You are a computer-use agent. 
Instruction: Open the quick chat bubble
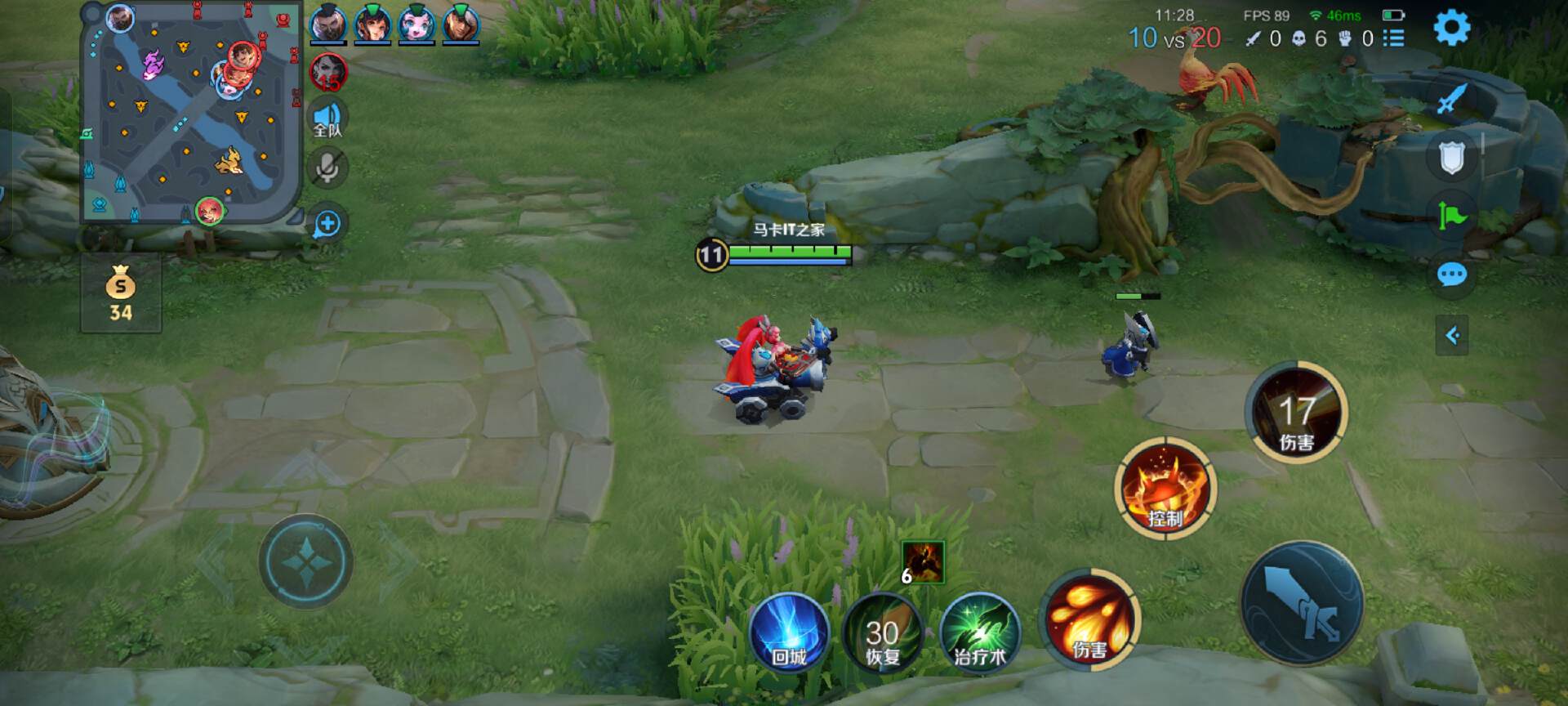pos(1451,275)
